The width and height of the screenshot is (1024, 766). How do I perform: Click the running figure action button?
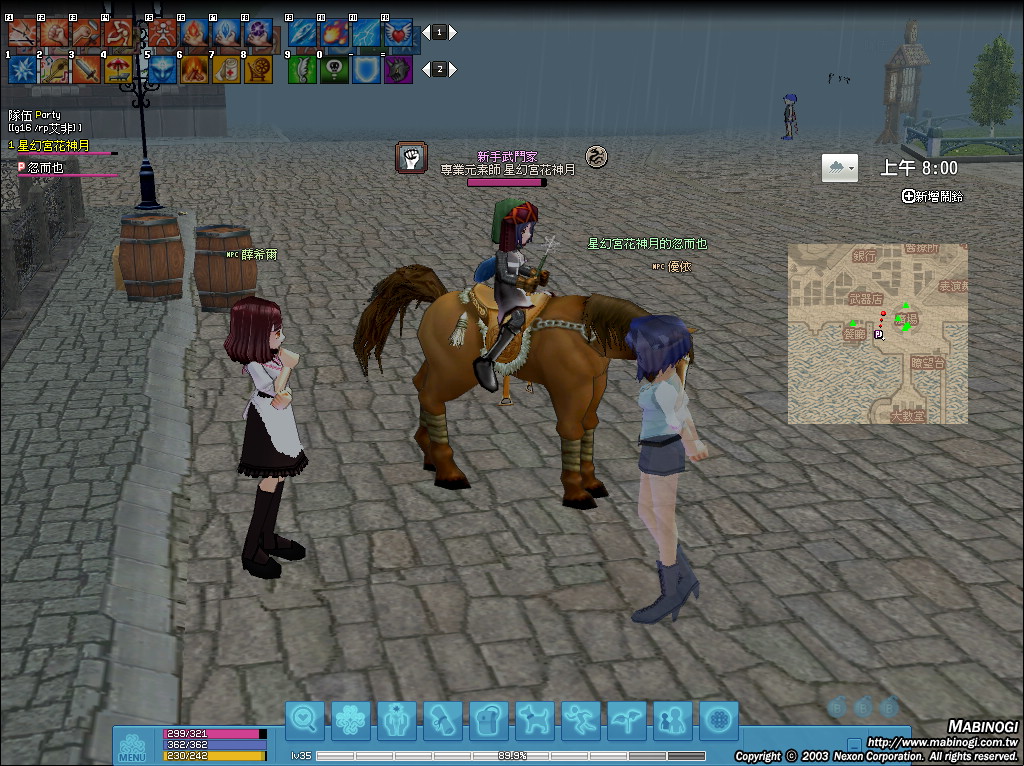[581, 720]
